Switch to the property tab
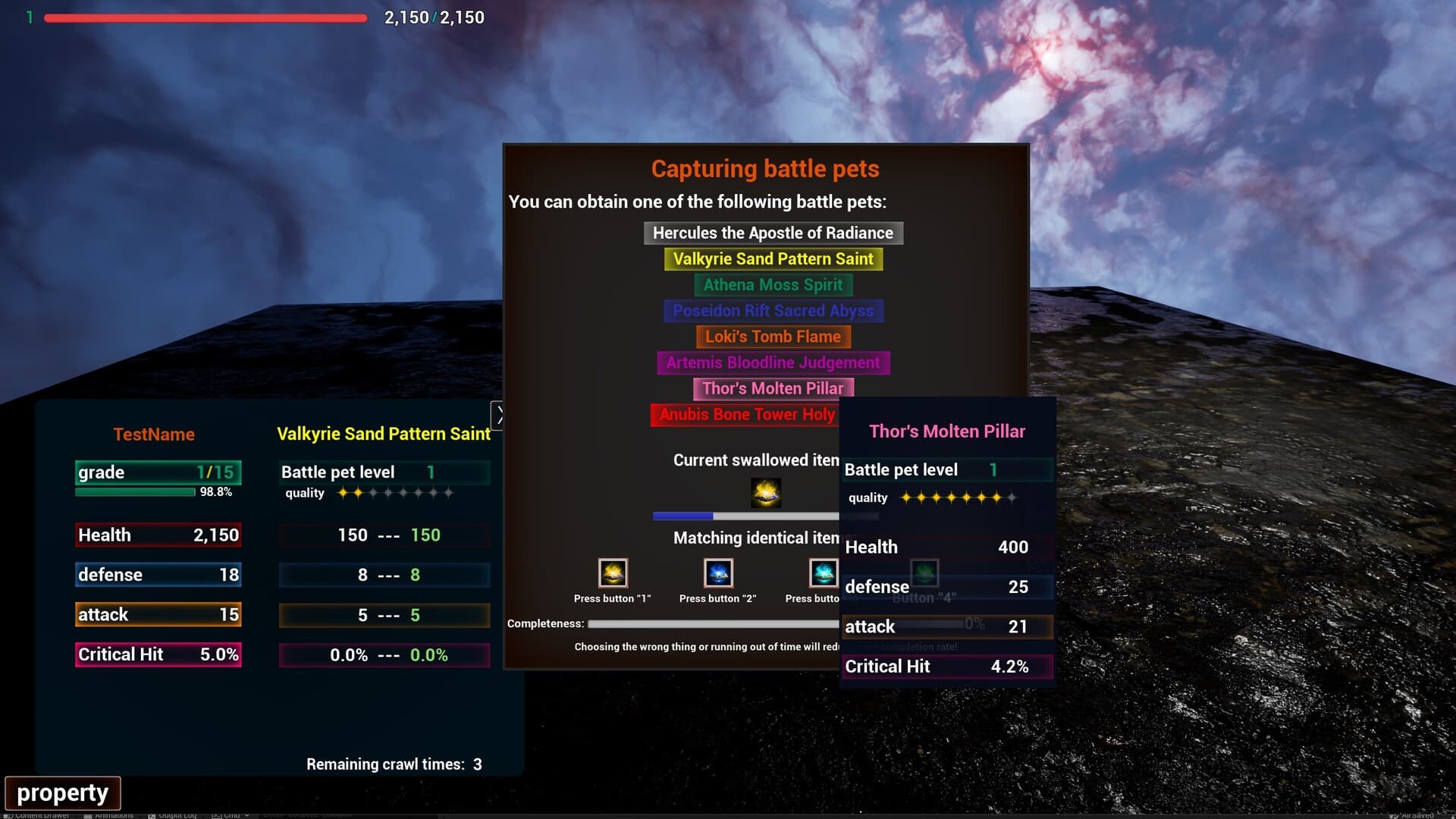The height and width of the screenshot is (819, 1456). pos(64,792)
